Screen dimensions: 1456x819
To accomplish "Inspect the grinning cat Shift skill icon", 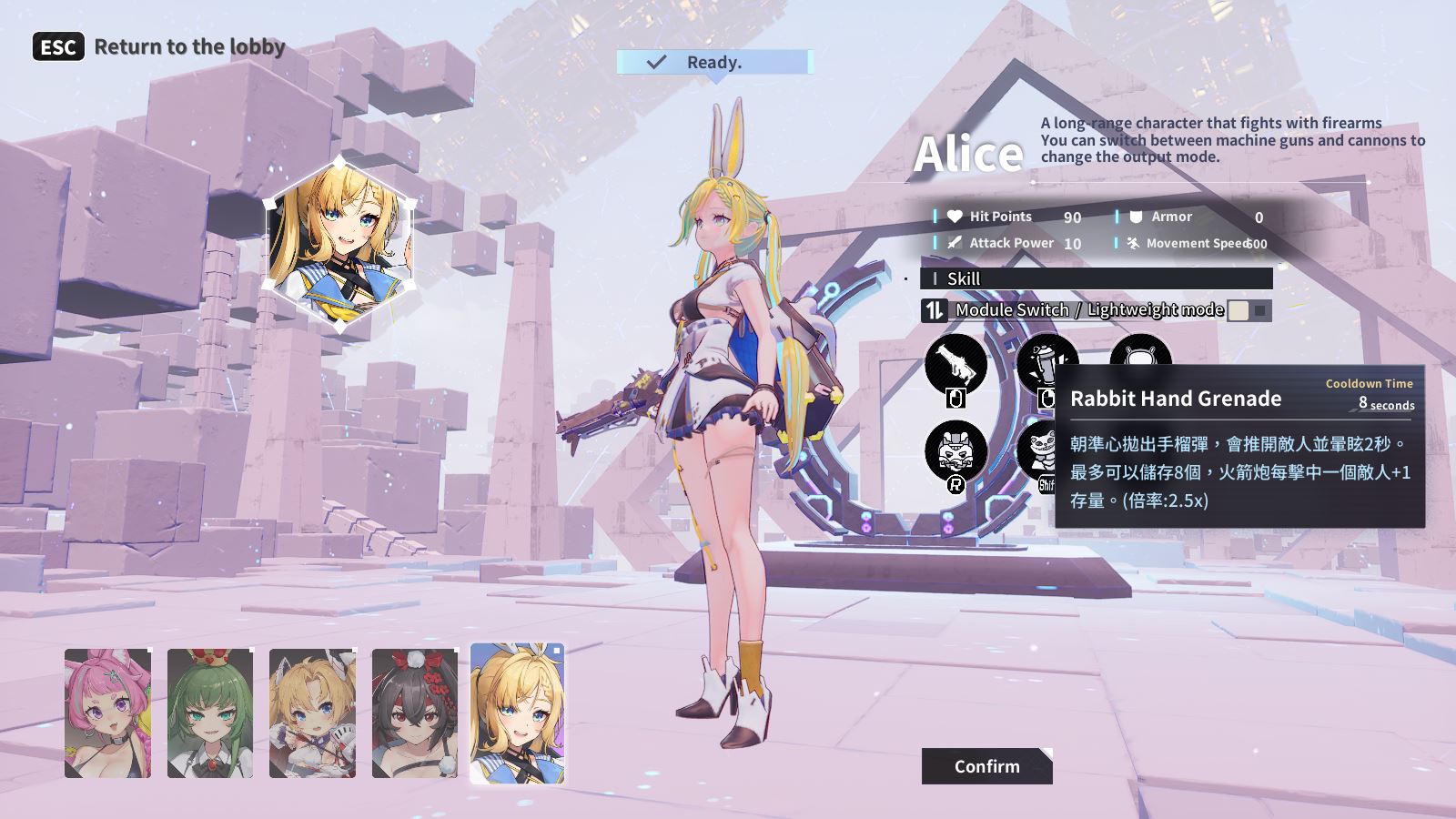I will (1036, 448).
